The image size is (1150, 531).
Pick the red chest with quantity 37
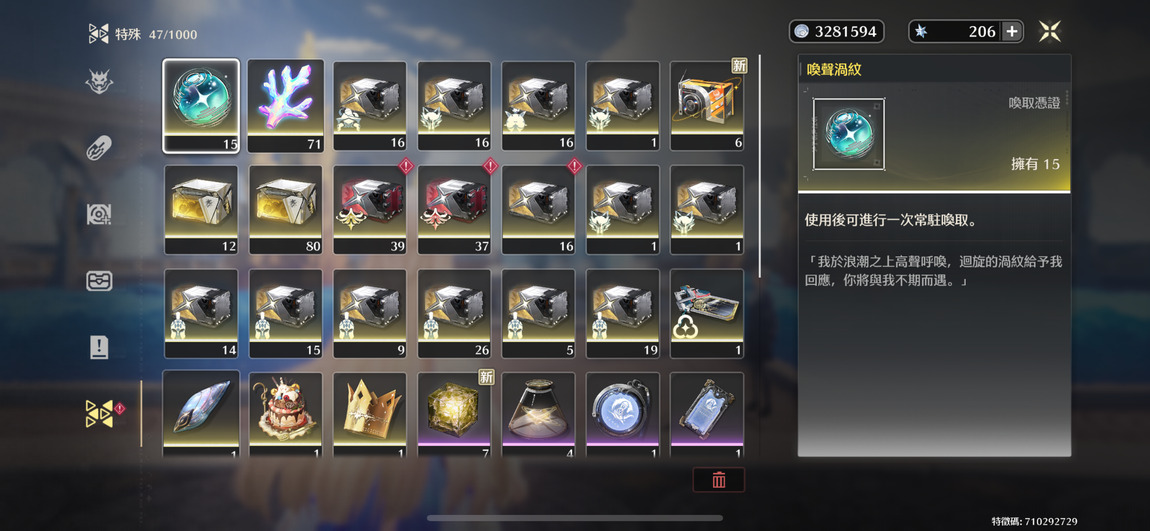point(454,210)
